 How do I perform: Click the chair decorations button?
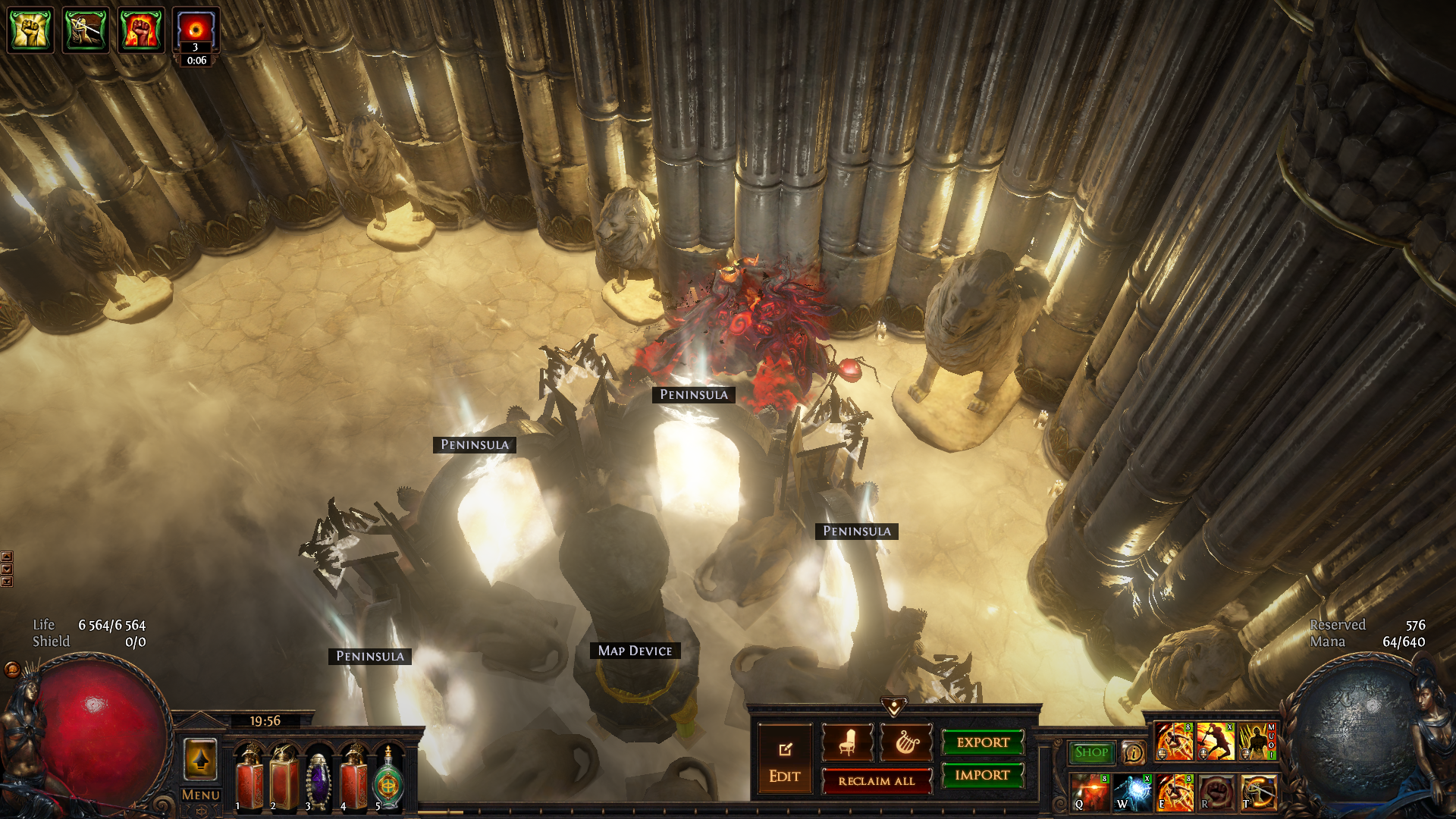tap(847, 742)
